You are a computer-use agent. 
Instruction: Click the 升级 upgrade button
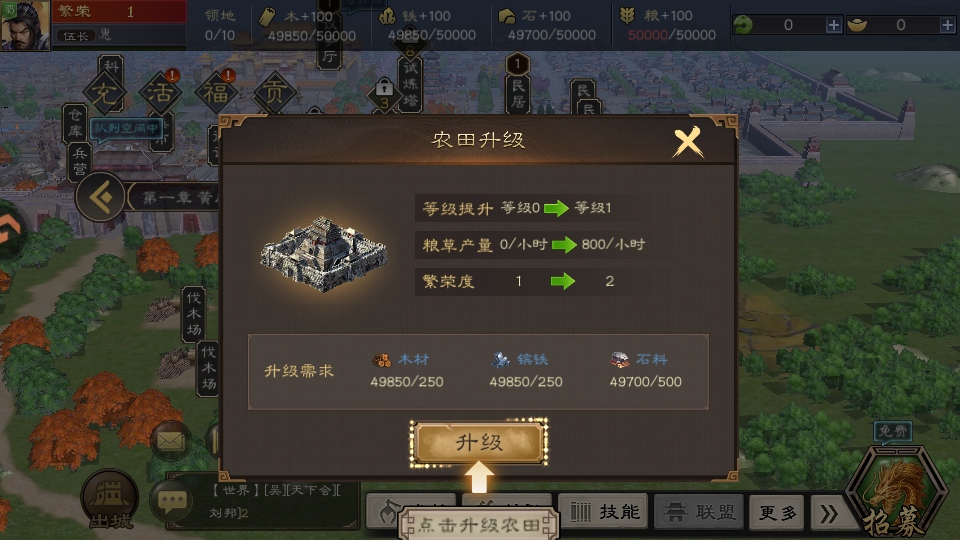(479, 443)
